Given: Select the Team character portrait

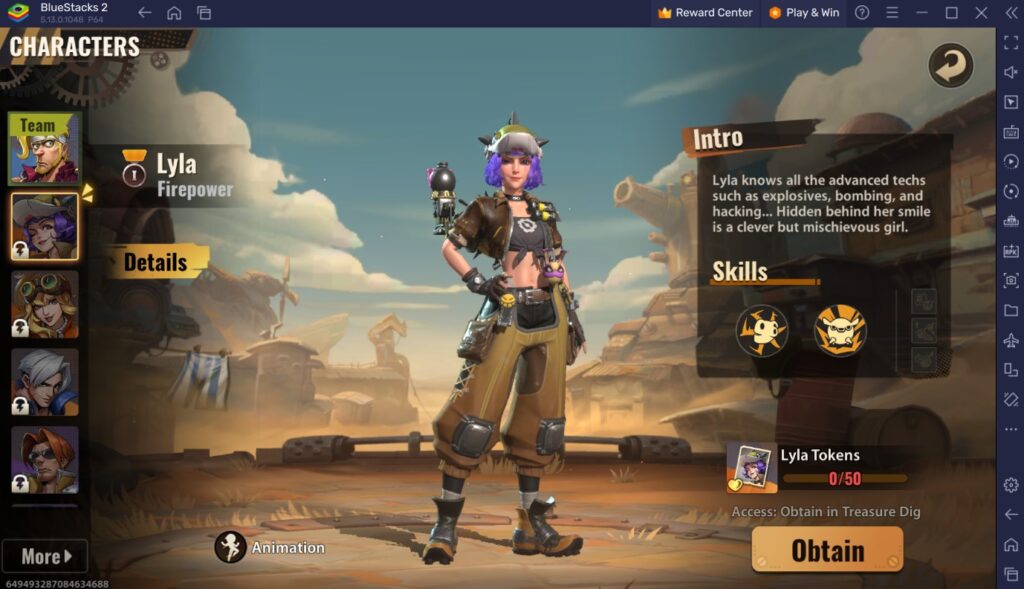Looking at the screenshot, I should 44,148.
